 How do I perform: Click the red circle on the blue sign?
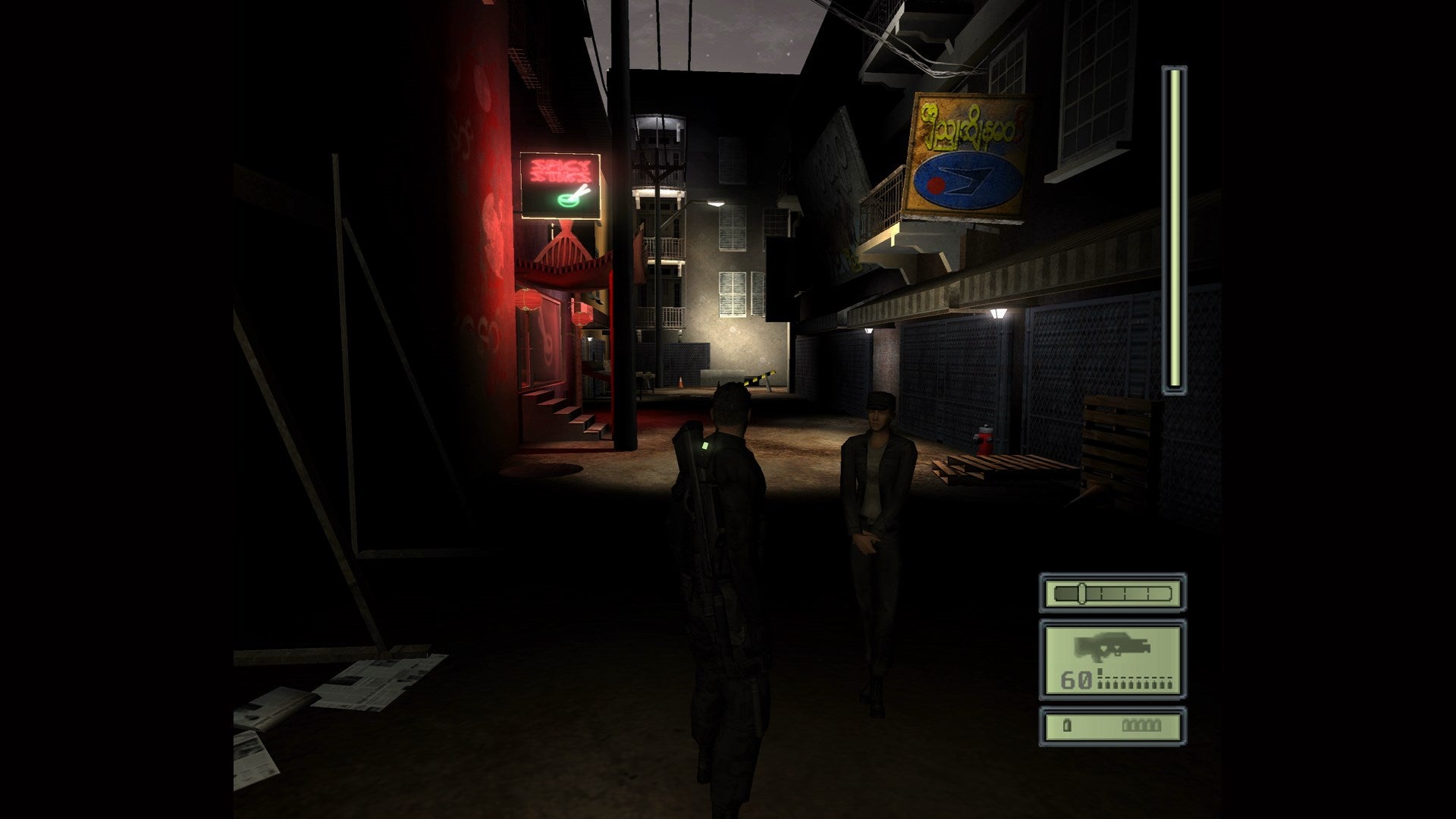point(935,184)
